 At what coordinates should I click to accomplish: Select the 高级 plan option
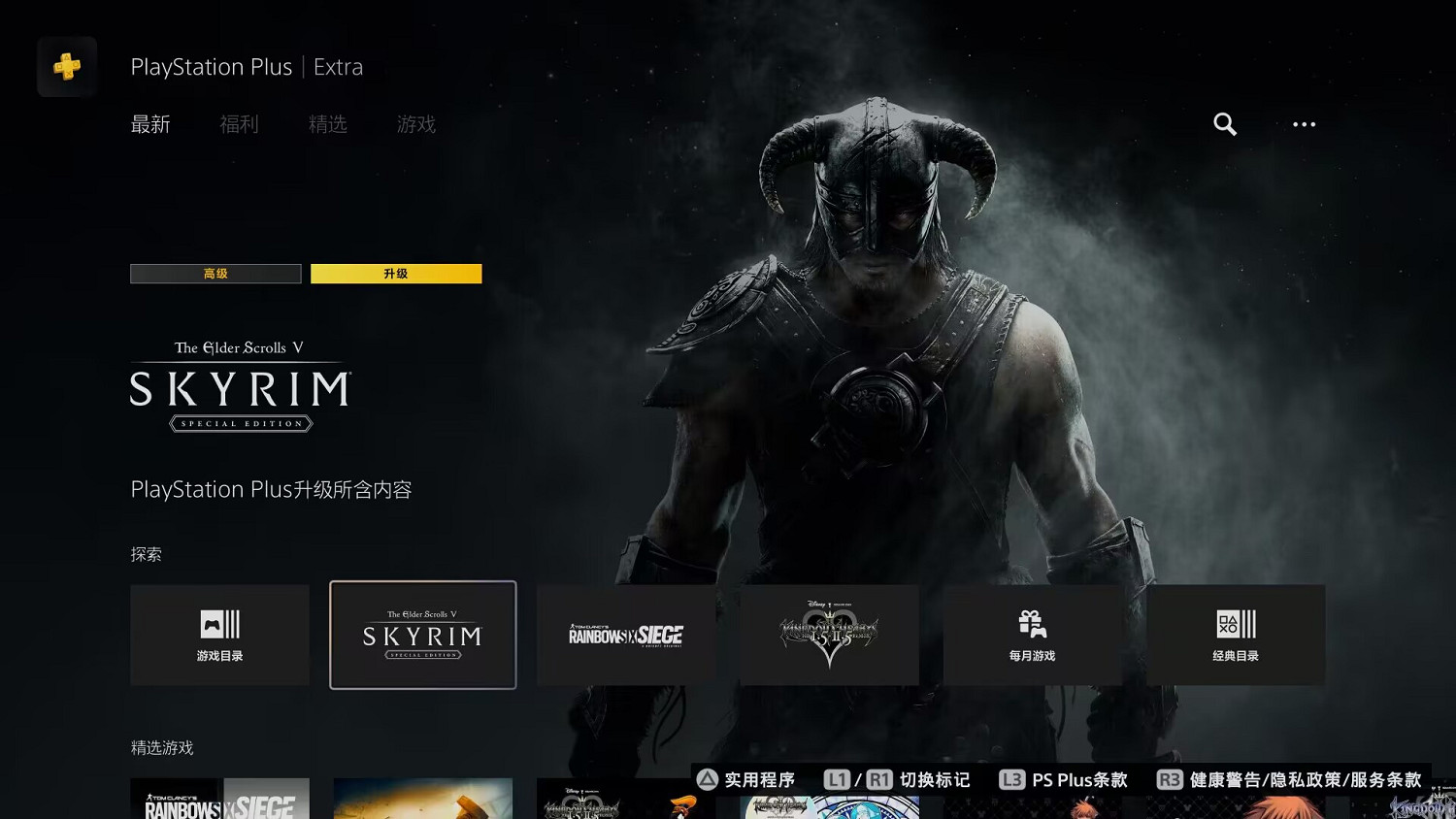215,274
